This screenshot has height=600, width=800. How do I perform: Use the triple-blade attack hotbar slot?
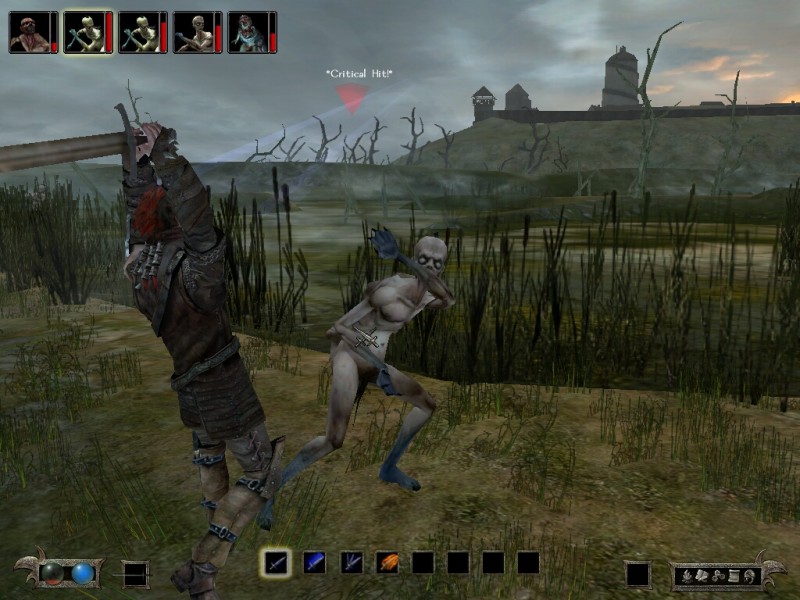pyautogui.click(x=351, y=563)
